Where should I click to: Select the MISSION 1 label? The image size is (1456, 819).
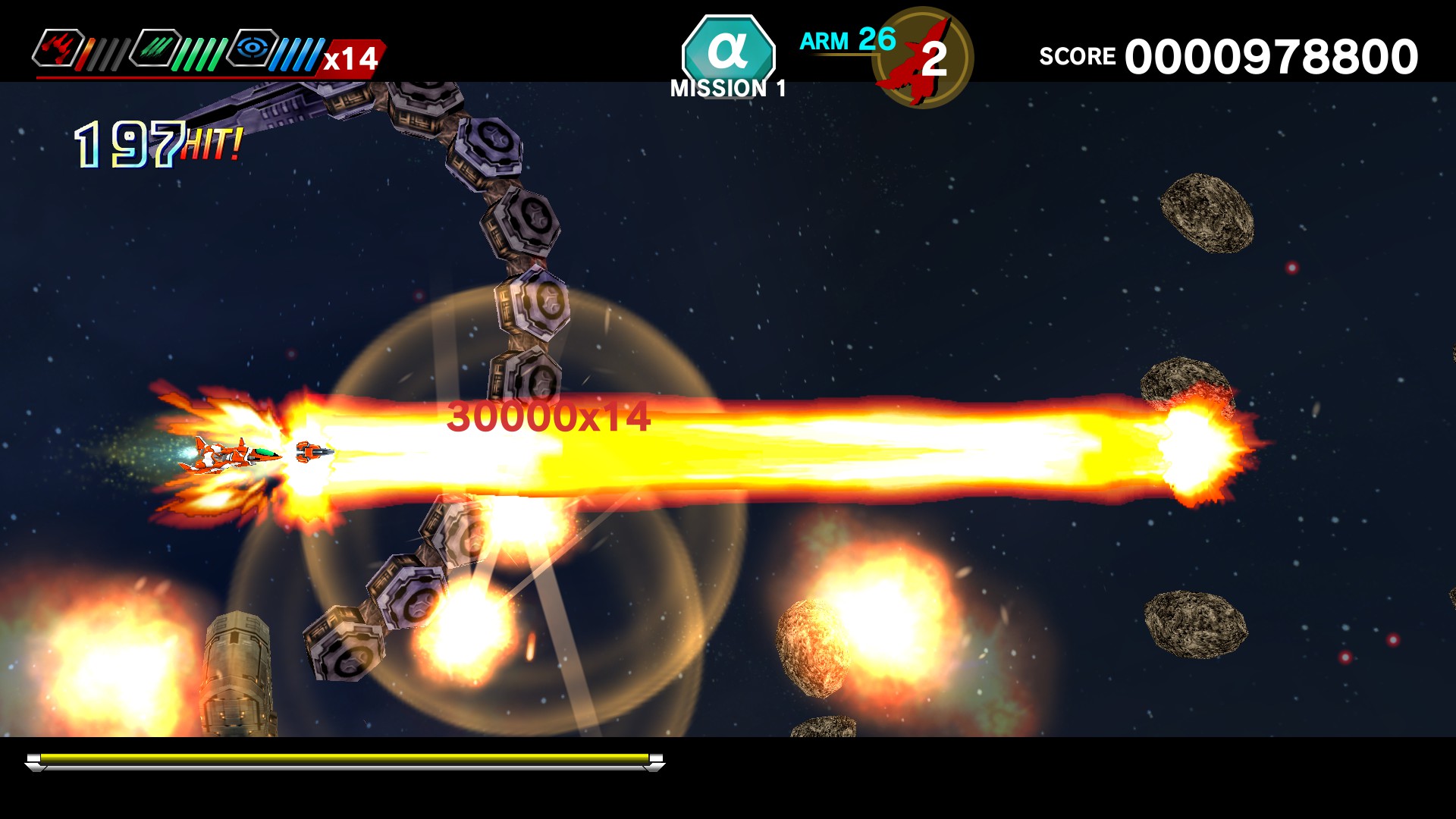pos(727,89)
